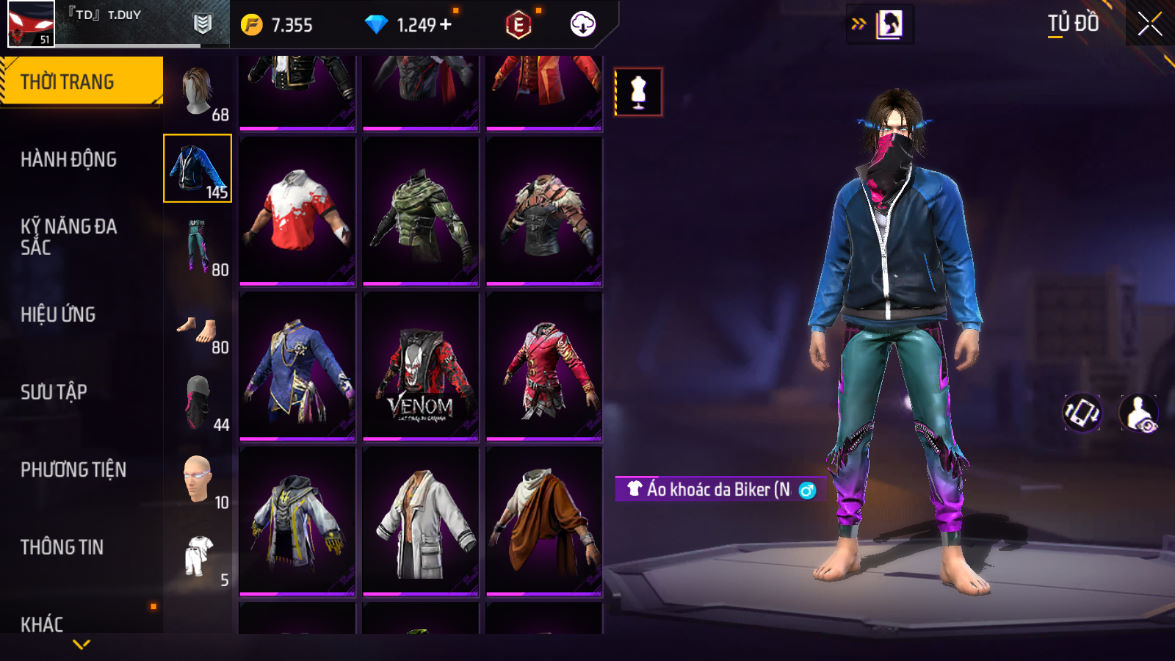Choose the bald head face subcategory
Screen dimensions: 1175x661
[x=197, y=480]
